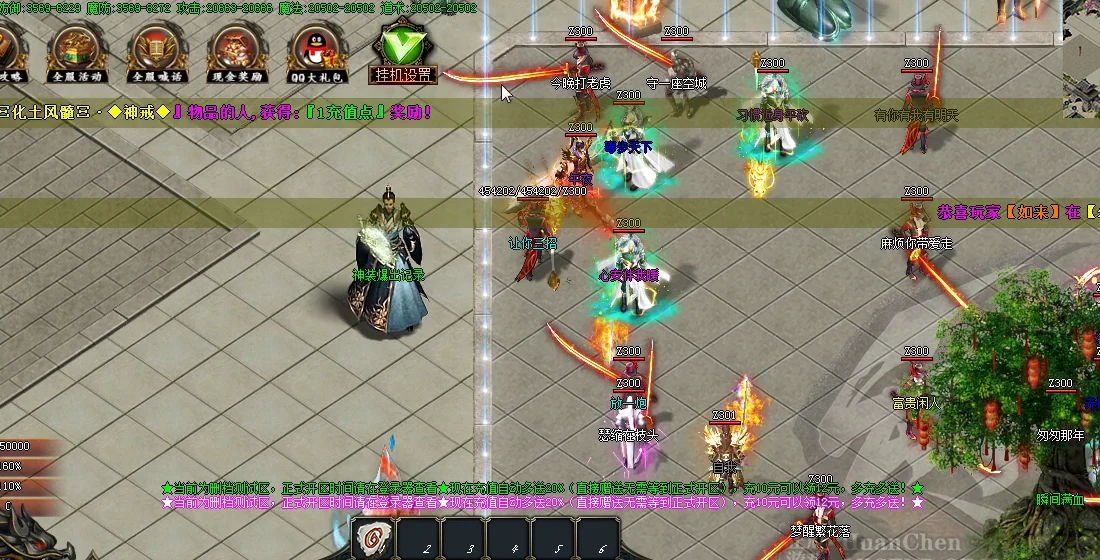The width and height of the screenshot is (1100, 560).
Task: Open the partially visible 攻略 guide icon
Action: click(x=11, y=50)
